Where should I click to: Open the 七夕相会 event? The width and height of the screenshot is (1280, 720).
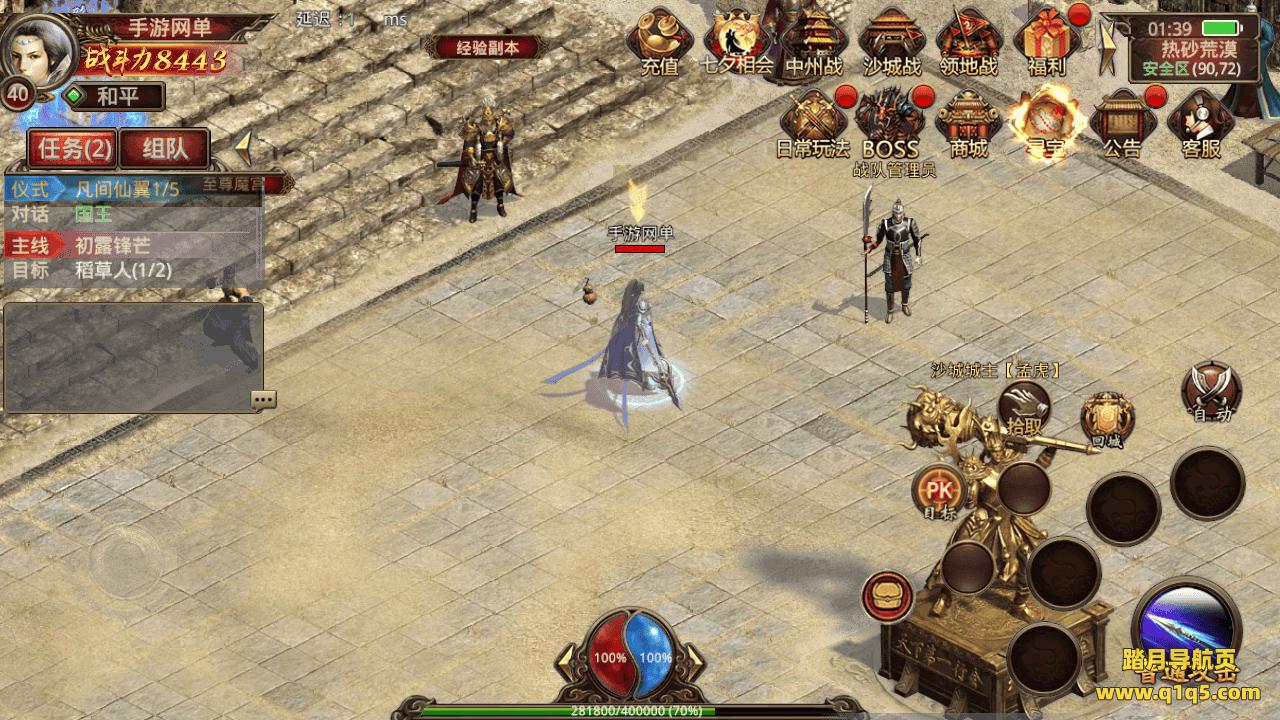tap(737, 42)
